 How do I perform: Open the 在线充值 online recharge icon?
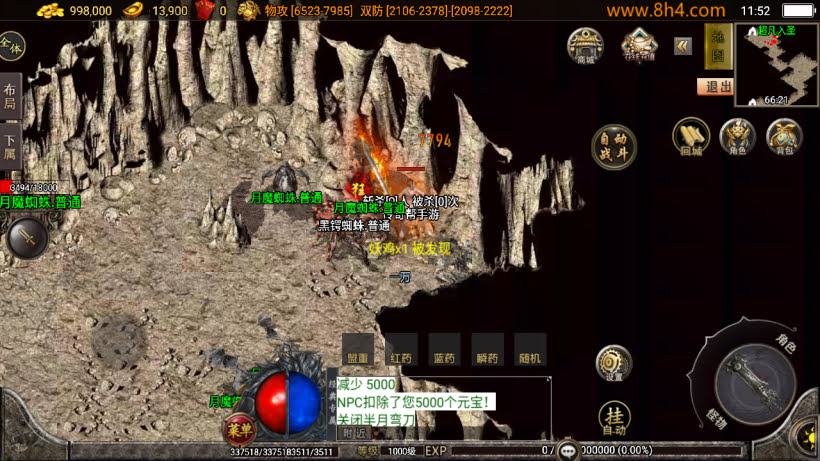(x=639, y=45)
